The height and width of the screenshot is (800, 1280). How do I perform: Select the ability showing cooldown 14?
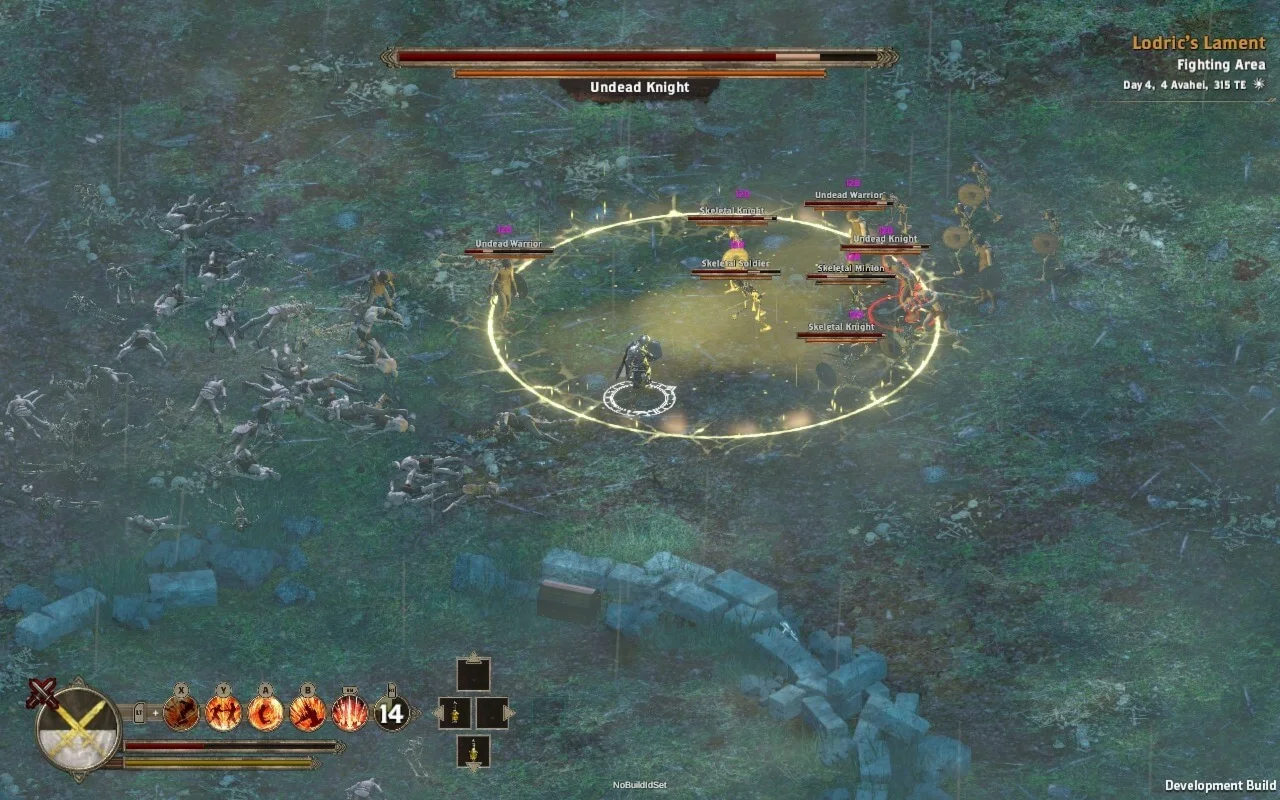click(x=391, y=713)
